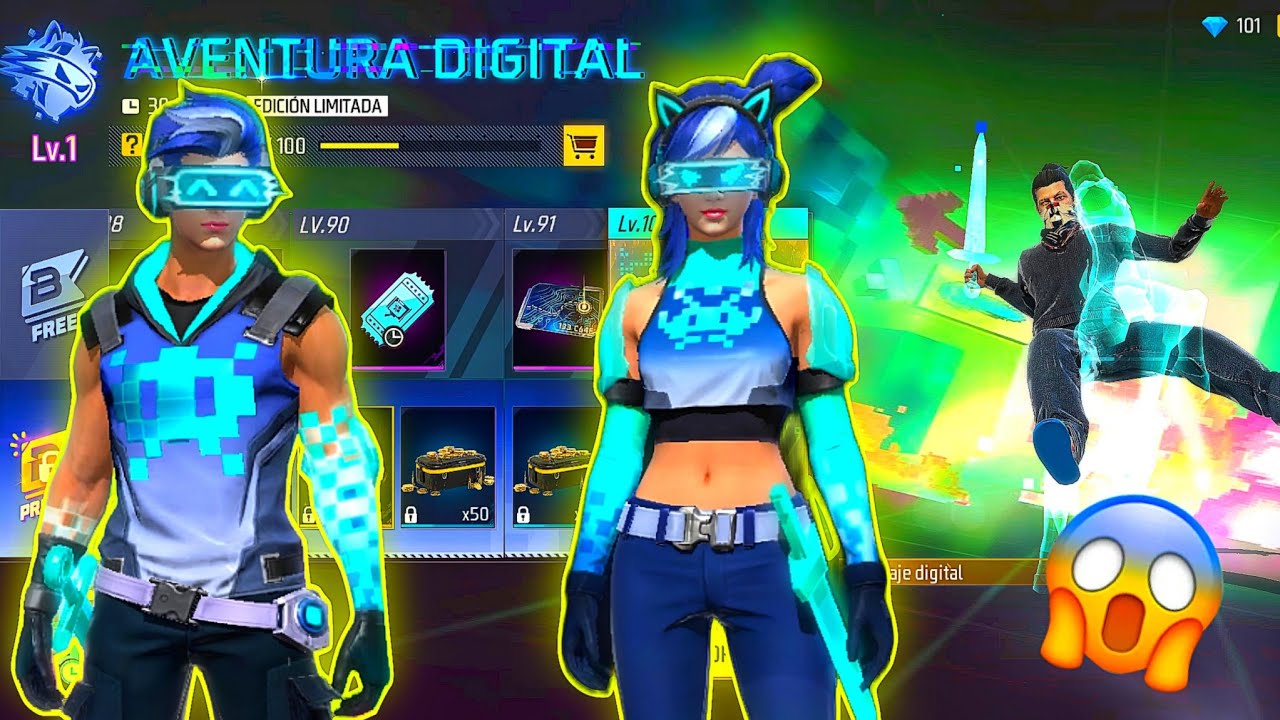The width and height of the screenshot is (1280, 720).
Task: Click the yellow question mark help icon
Action: tap(131, 146)
